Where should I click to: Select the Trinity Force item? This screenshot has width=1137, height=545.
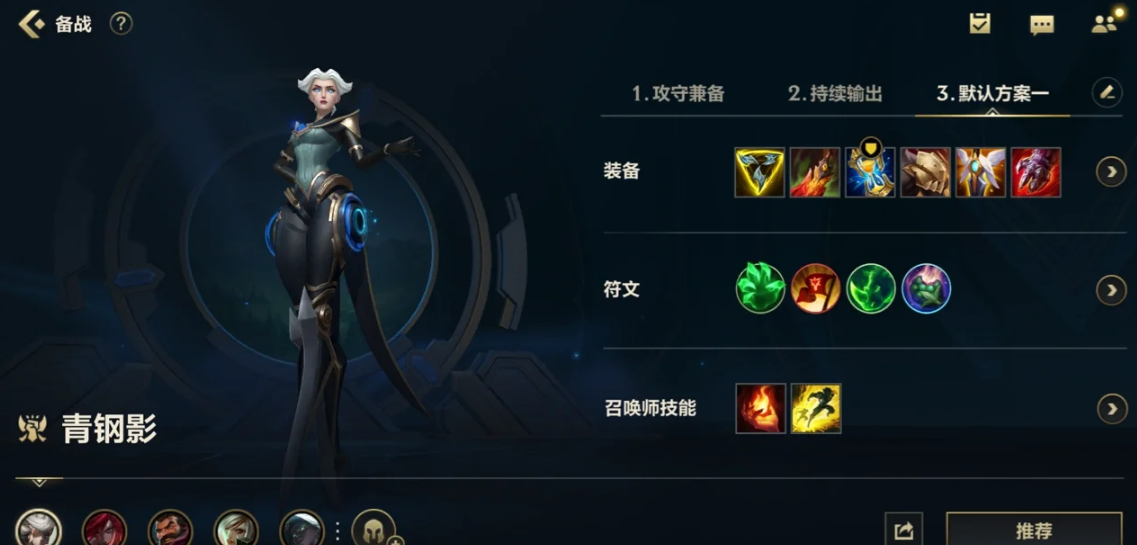point(760,172)
